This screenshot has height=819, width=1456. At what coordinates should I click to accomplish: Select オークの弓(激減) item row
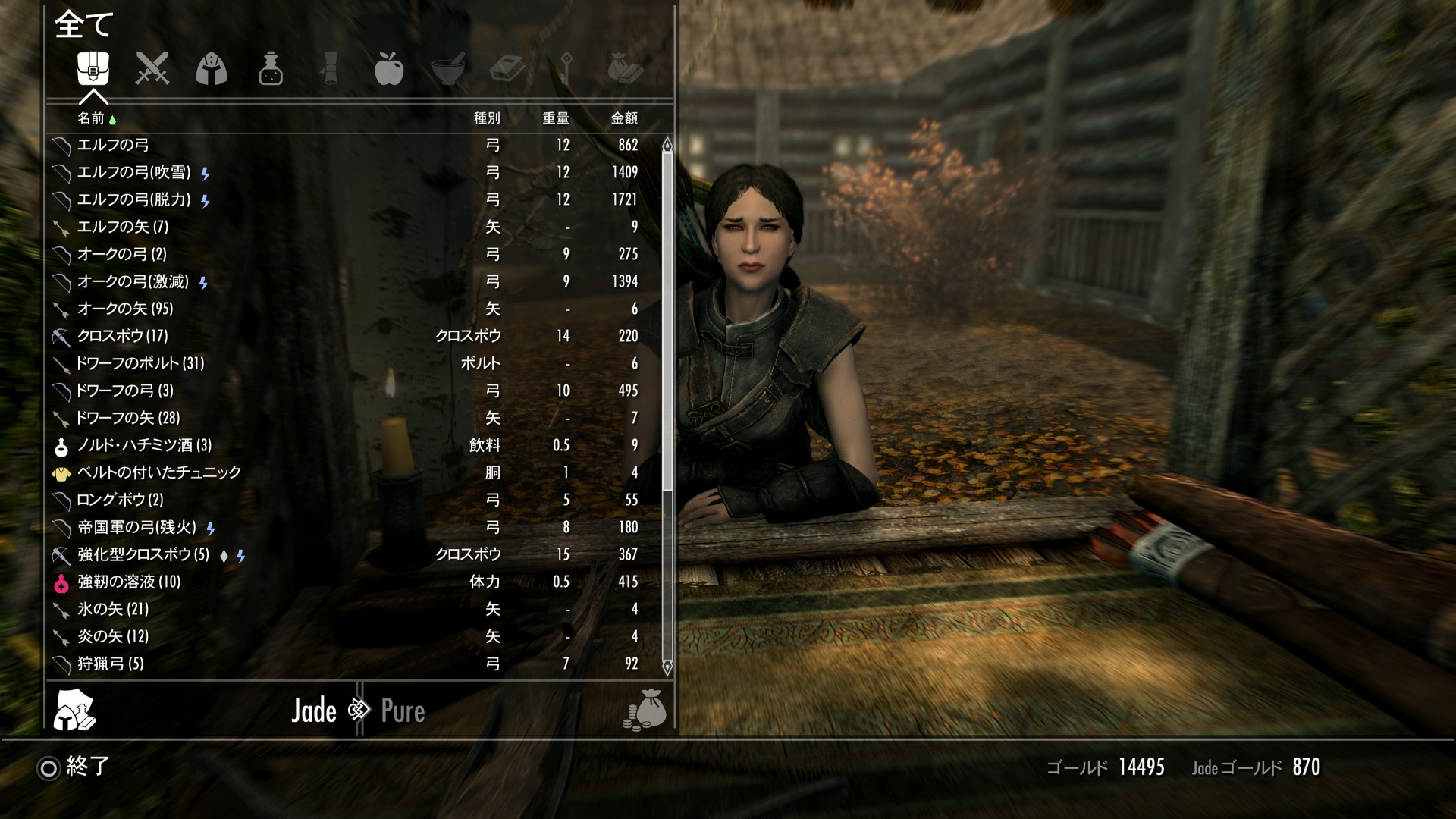[x=133, y=282]
